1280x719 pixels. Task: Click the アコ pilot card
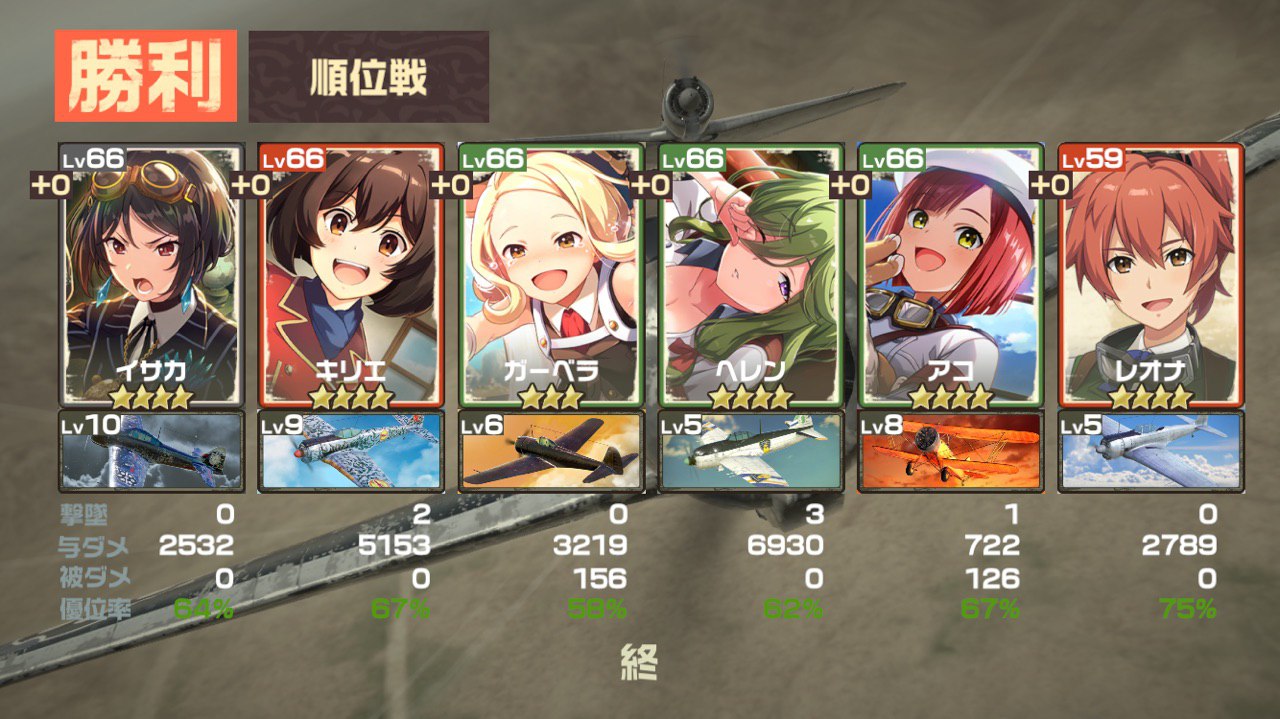(x=951, y=275)
